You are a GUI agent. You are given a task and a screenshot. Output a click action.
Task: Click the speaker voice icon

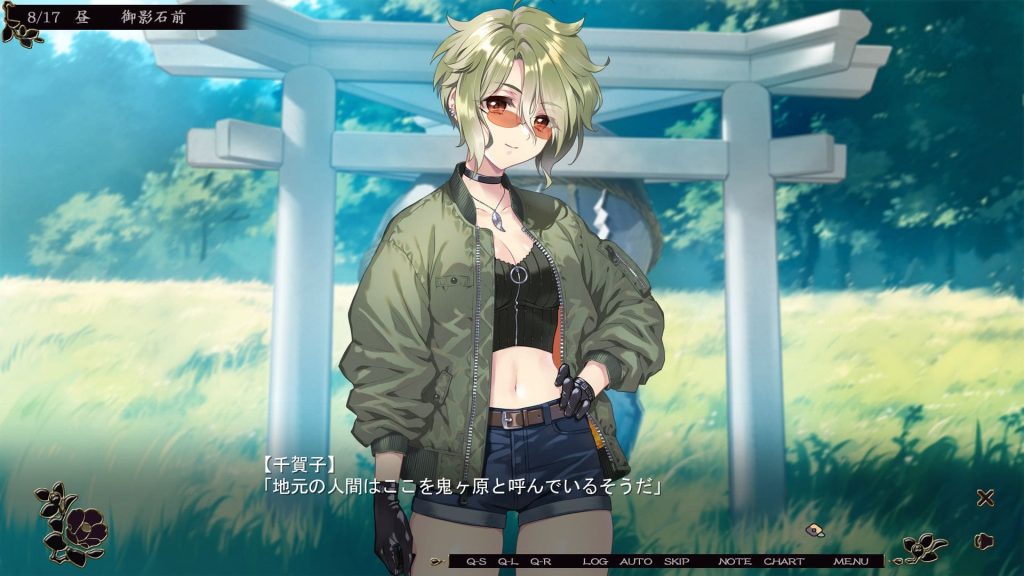(x=984, y=541)
